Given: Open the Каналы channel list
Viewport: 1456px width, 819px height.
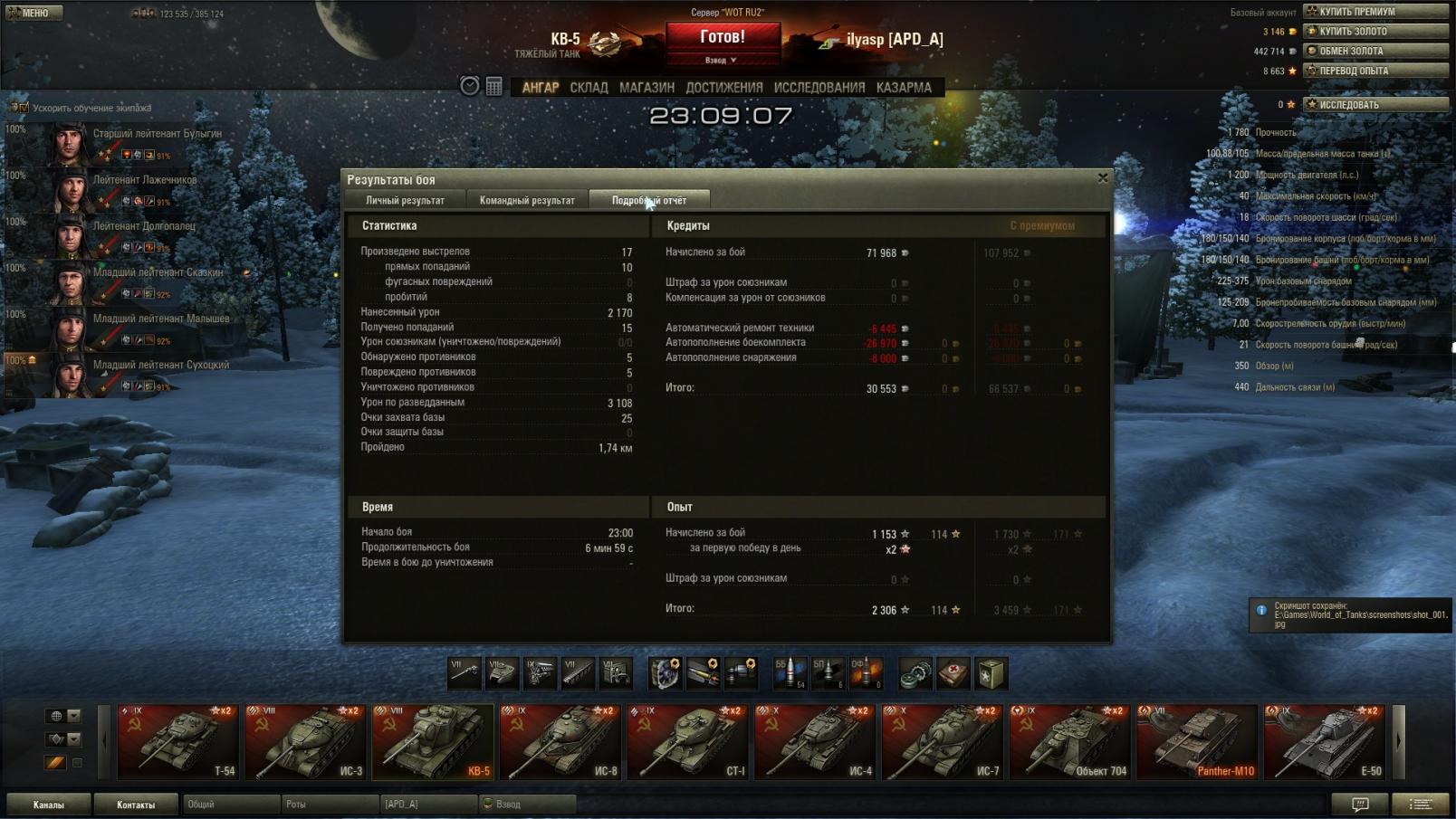Looking at the screenshot, I should tap(49, 805).
